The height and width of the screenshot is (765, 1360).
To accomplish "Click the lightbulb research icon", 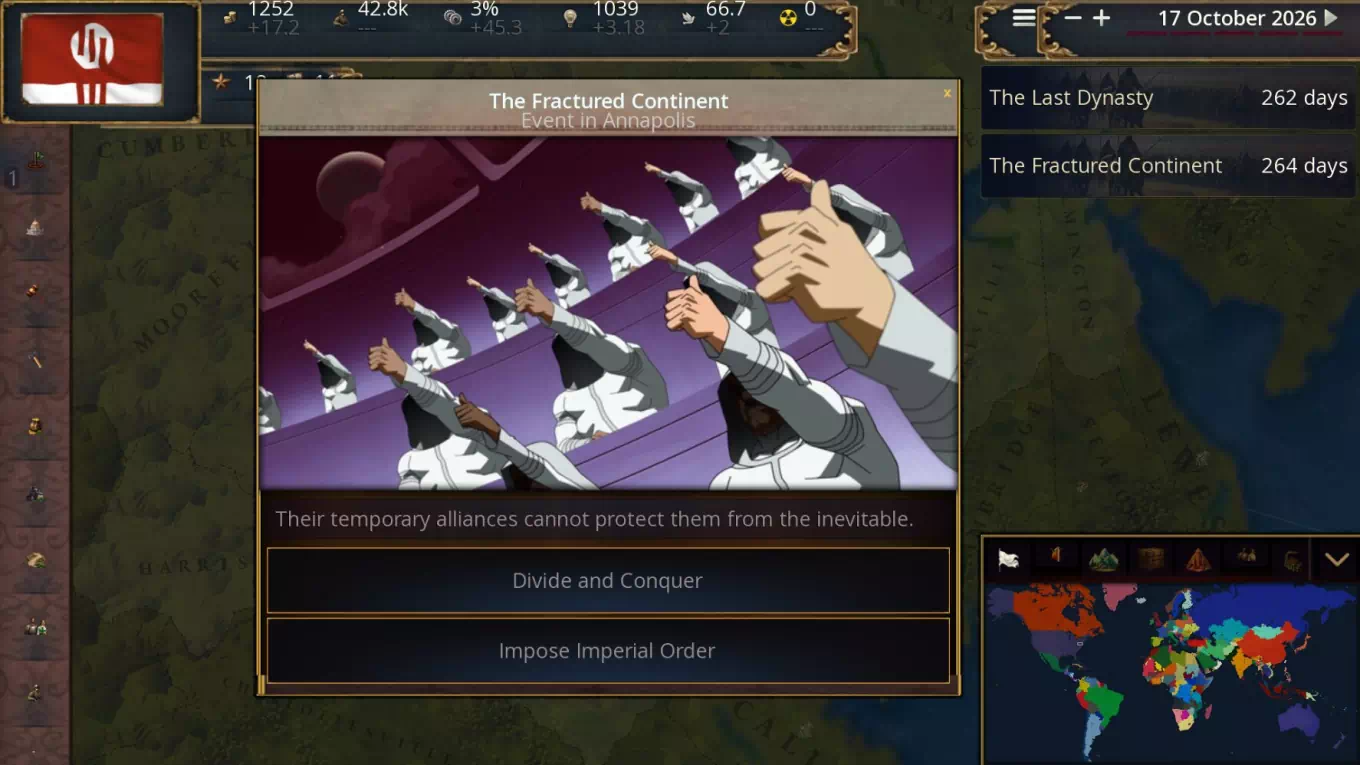I will point(570,17).
